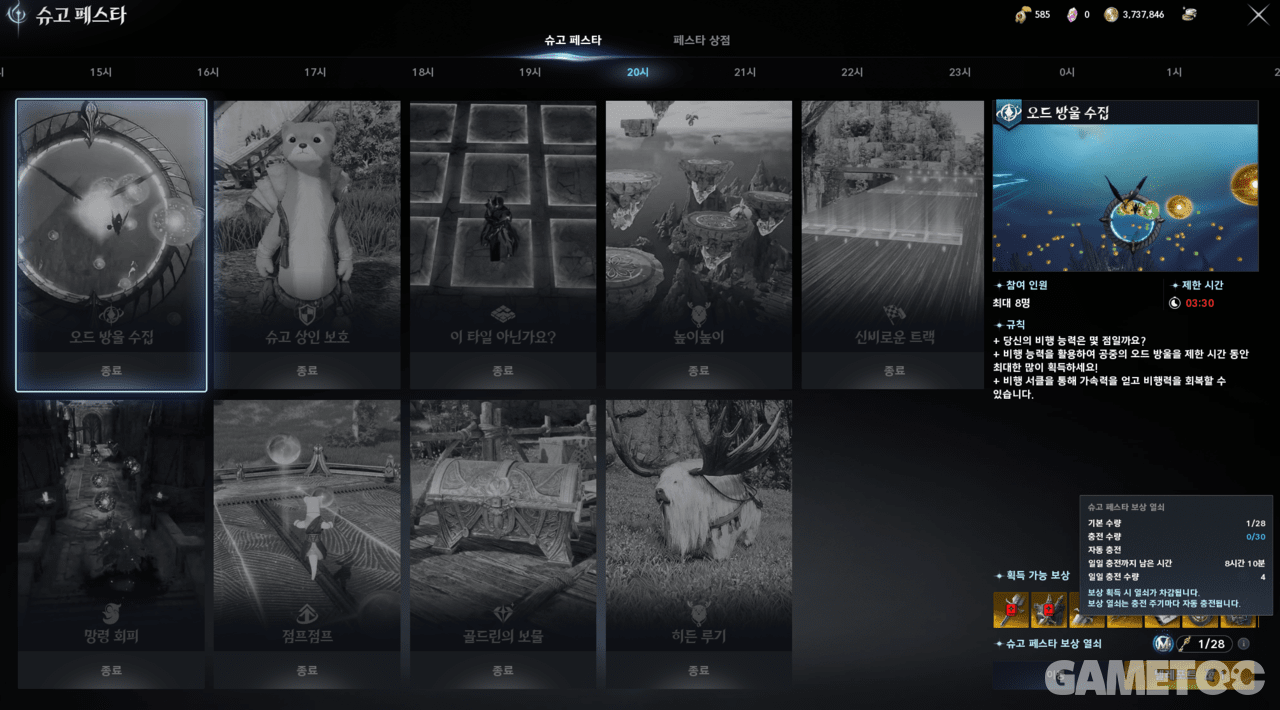The width and height of the screenshot is (1280, 710).
Task: Select the 19시 time slot
Action: click(x=530, y=73)
